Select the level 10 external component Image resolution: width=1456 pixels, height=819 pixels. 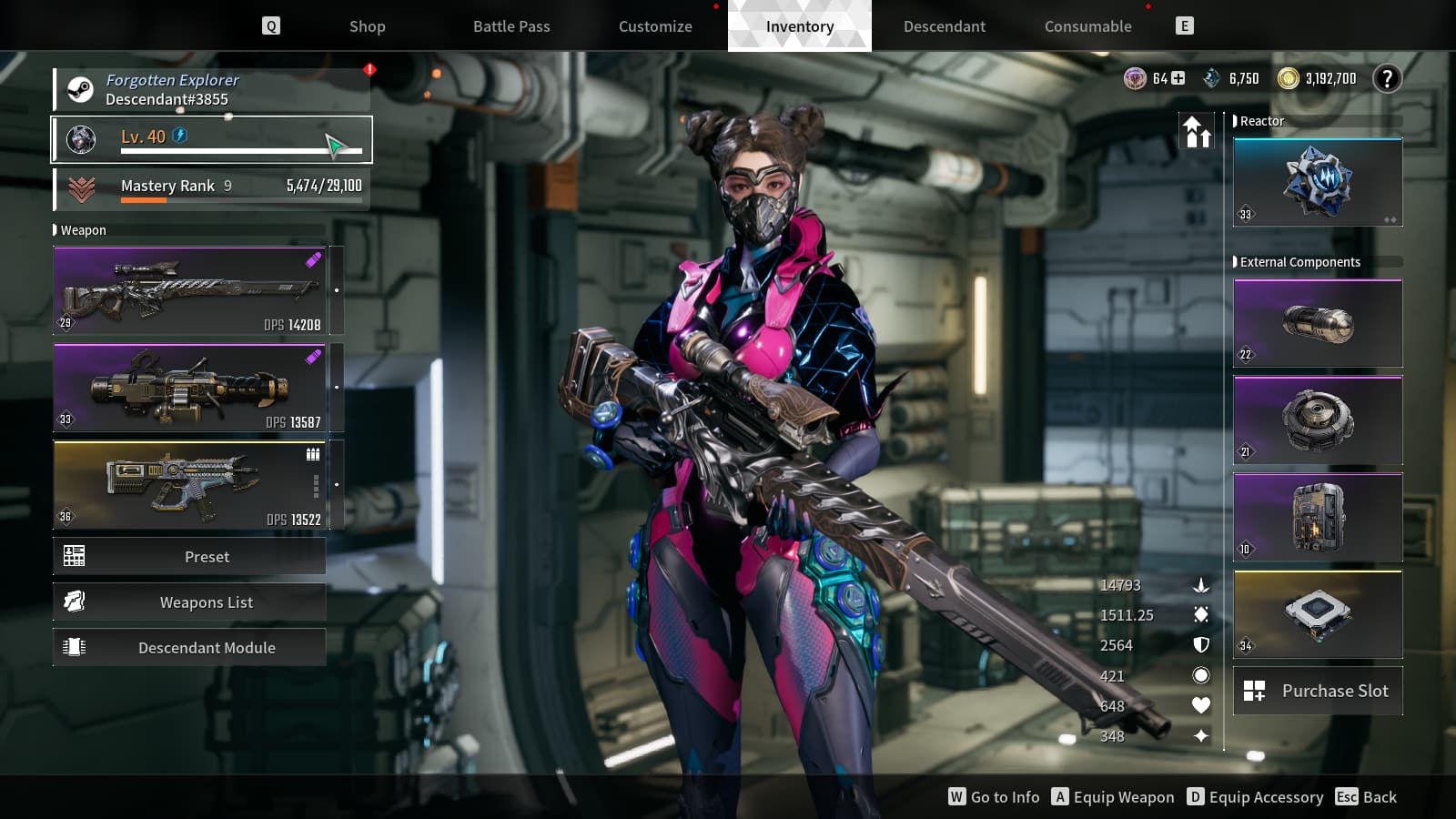tap(1317, 518)
